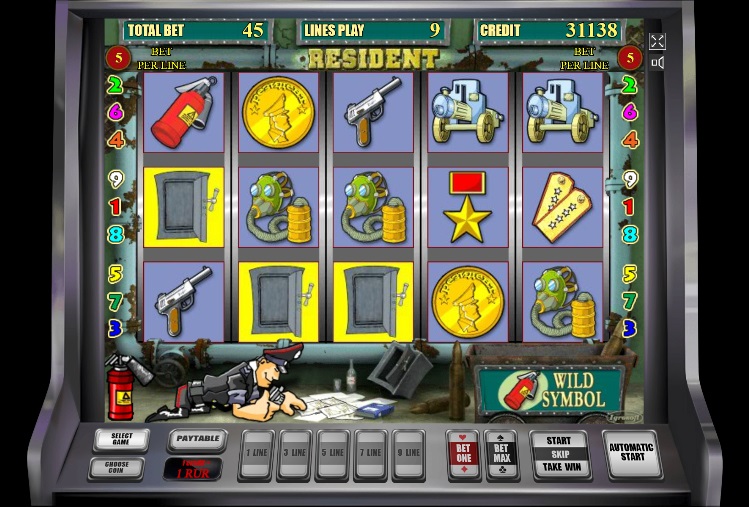
Task: Toggle sound with the speaker icon
Action: pos(657,63)
